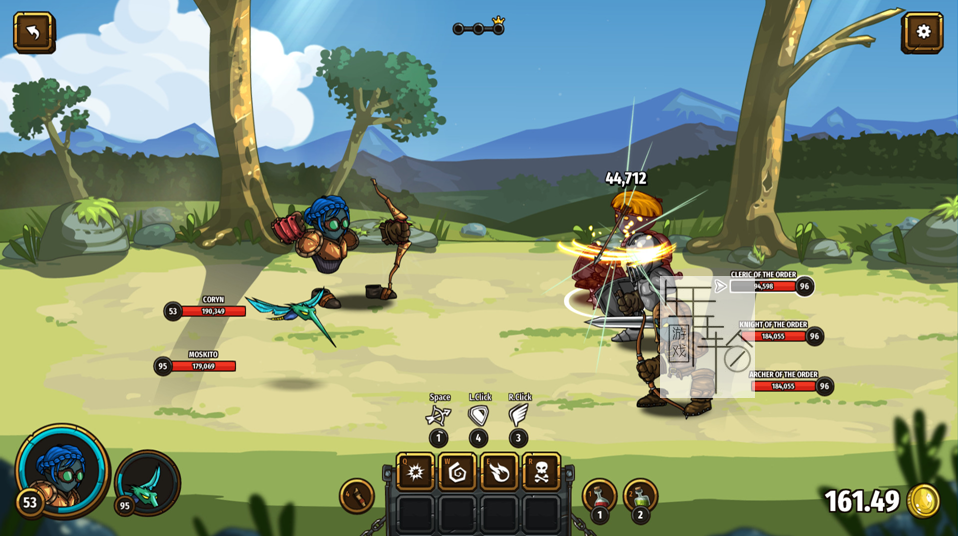
Task: Select the wing dodge icon
Action: pos(518,415)
